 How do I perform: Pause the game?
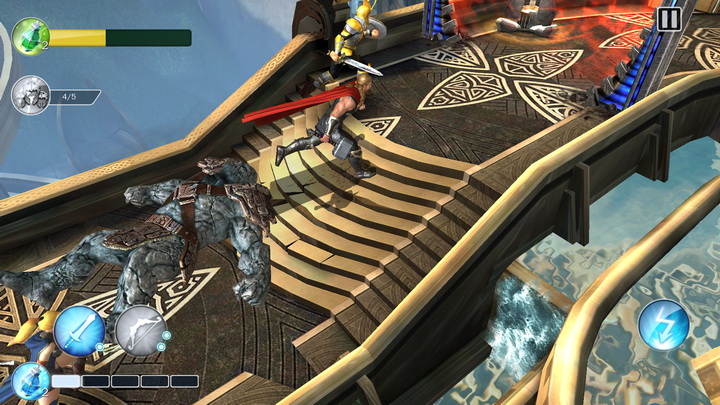tap(669, 18)
